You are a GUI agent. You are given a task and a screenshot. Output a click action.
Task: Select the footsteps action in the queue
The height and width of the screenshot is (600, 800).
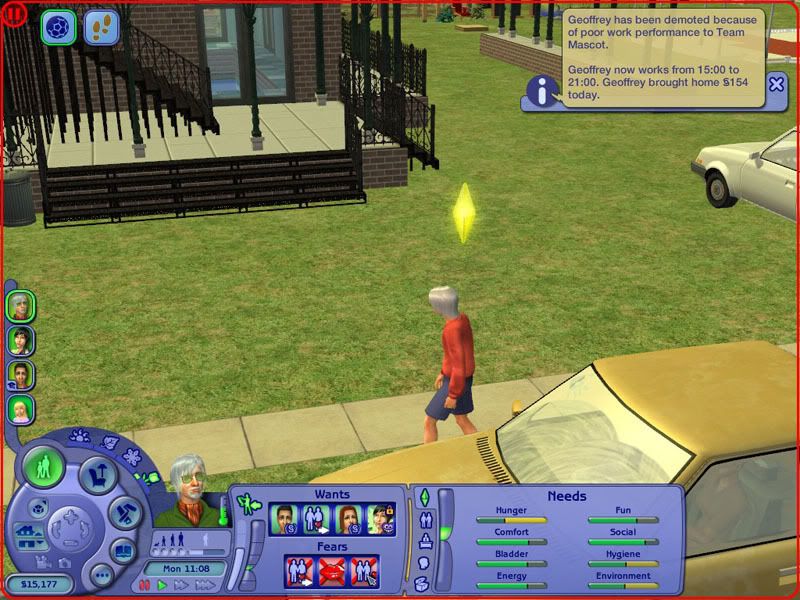point(100,26)
